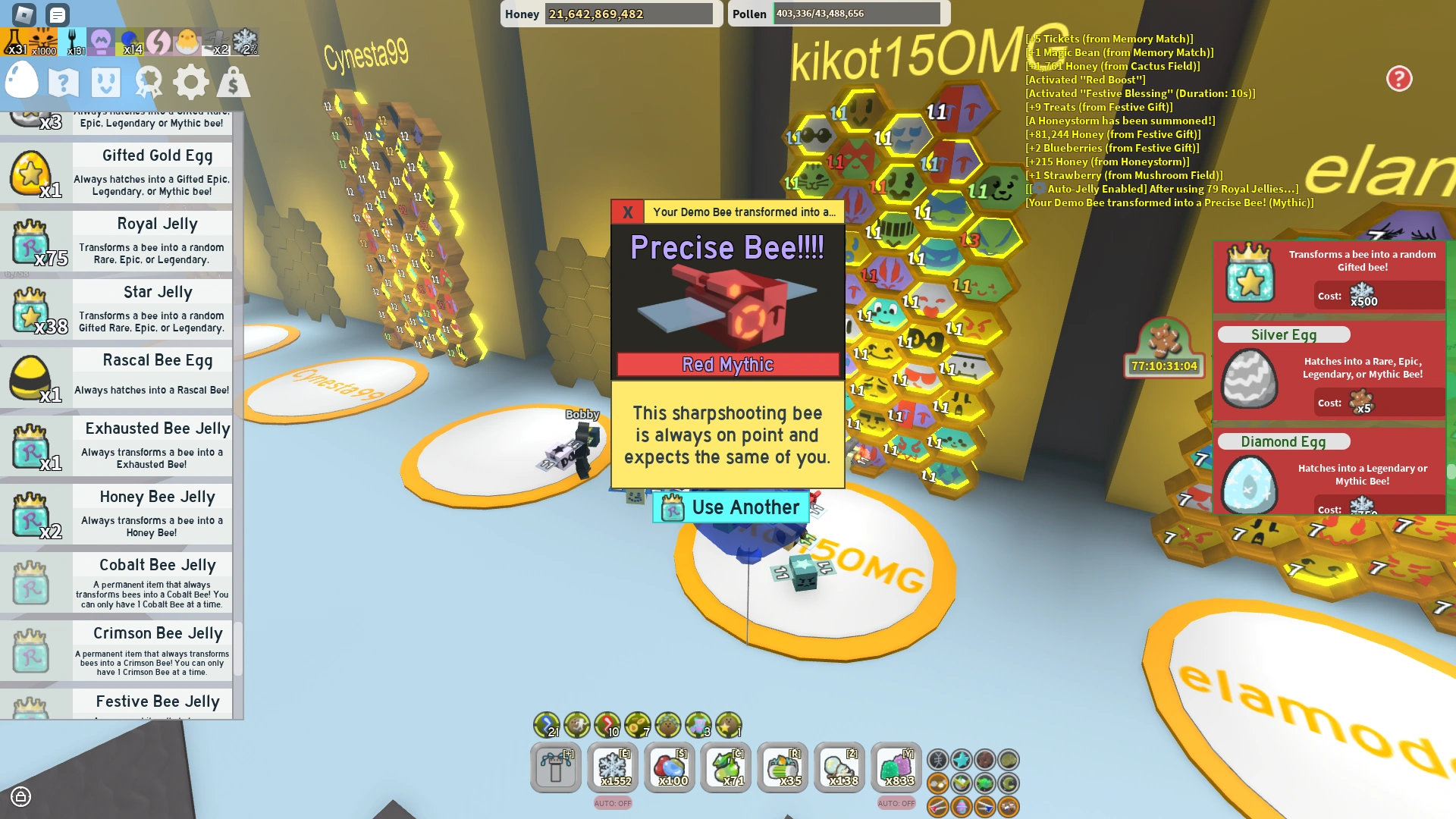
Task: Open the badges ribbon menu
Action: coord(149,82)
